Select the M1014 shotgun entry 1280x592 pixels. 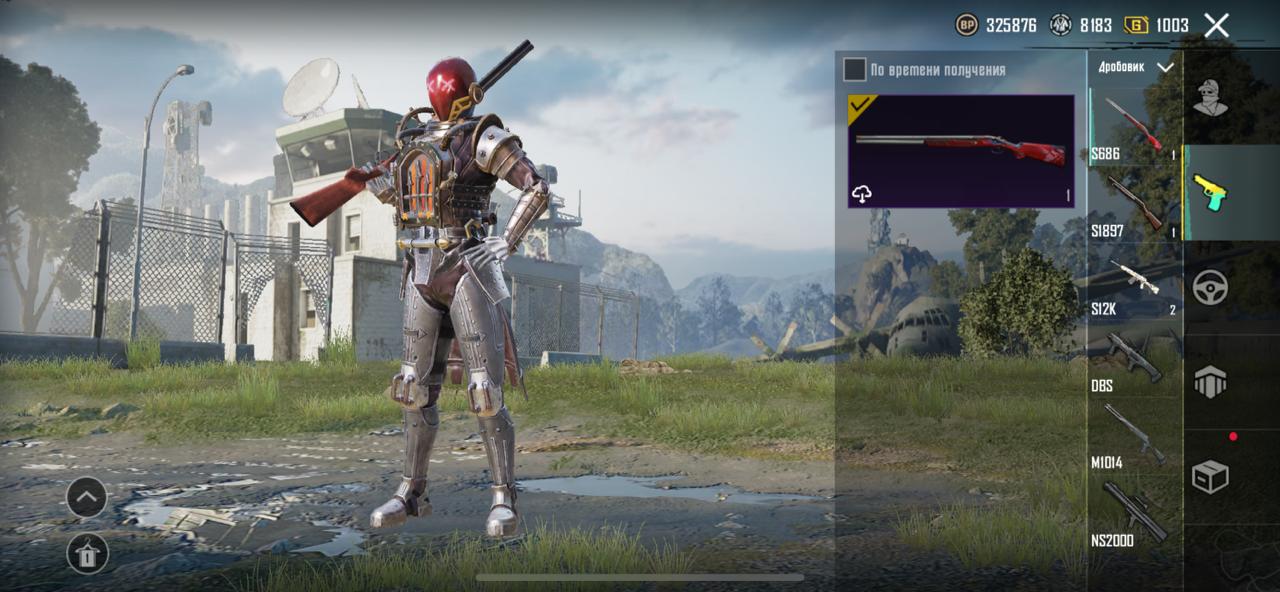1135,437
